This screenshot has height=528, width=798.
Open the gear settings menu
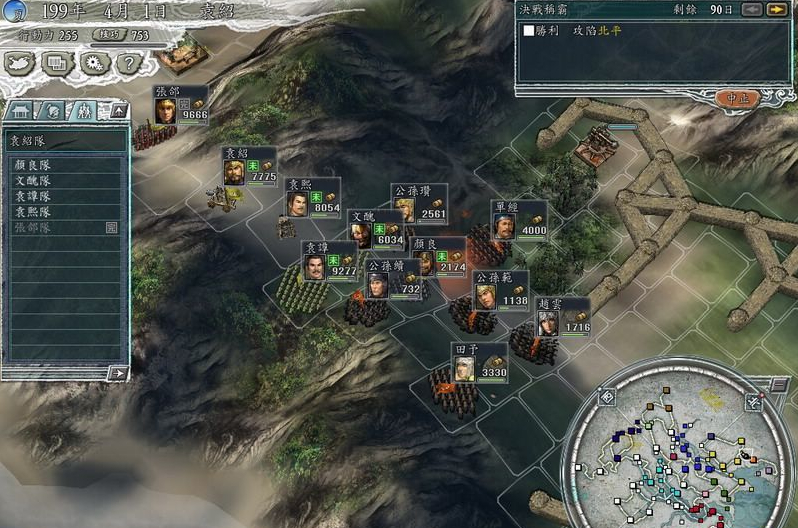93,62
